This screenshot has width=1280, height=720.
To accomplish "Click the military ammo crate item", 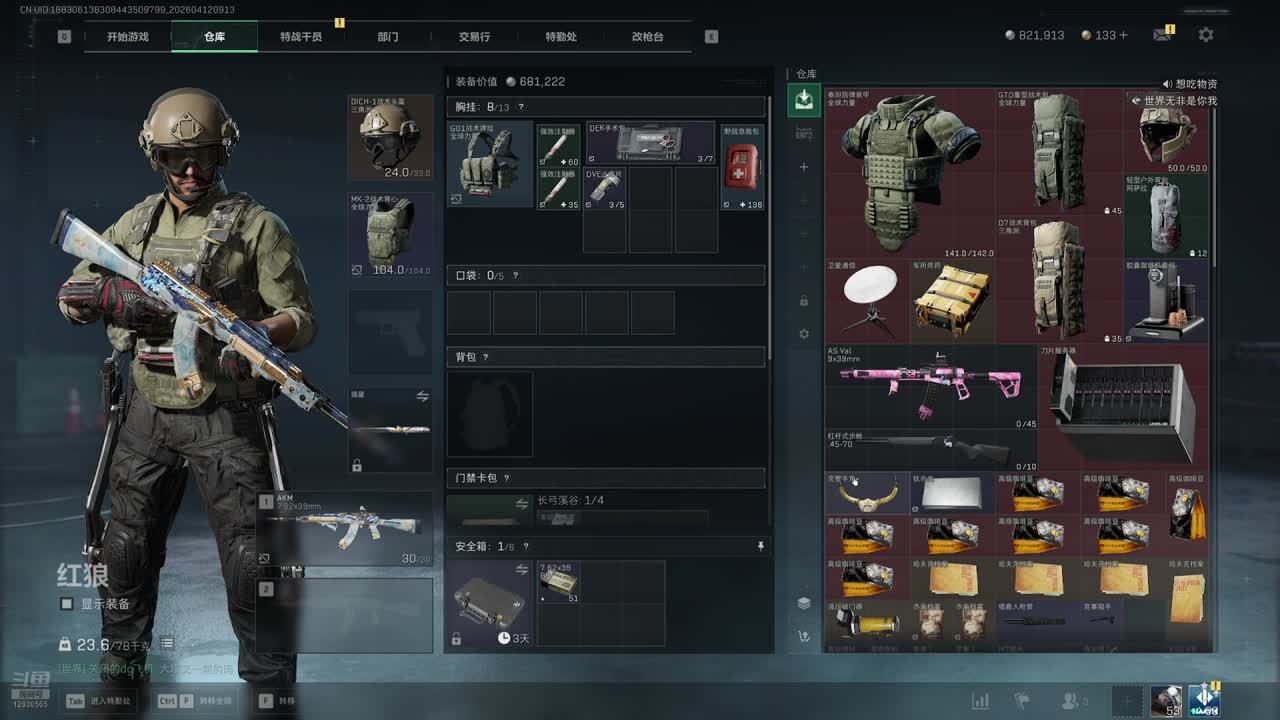I will click(952, 301).
